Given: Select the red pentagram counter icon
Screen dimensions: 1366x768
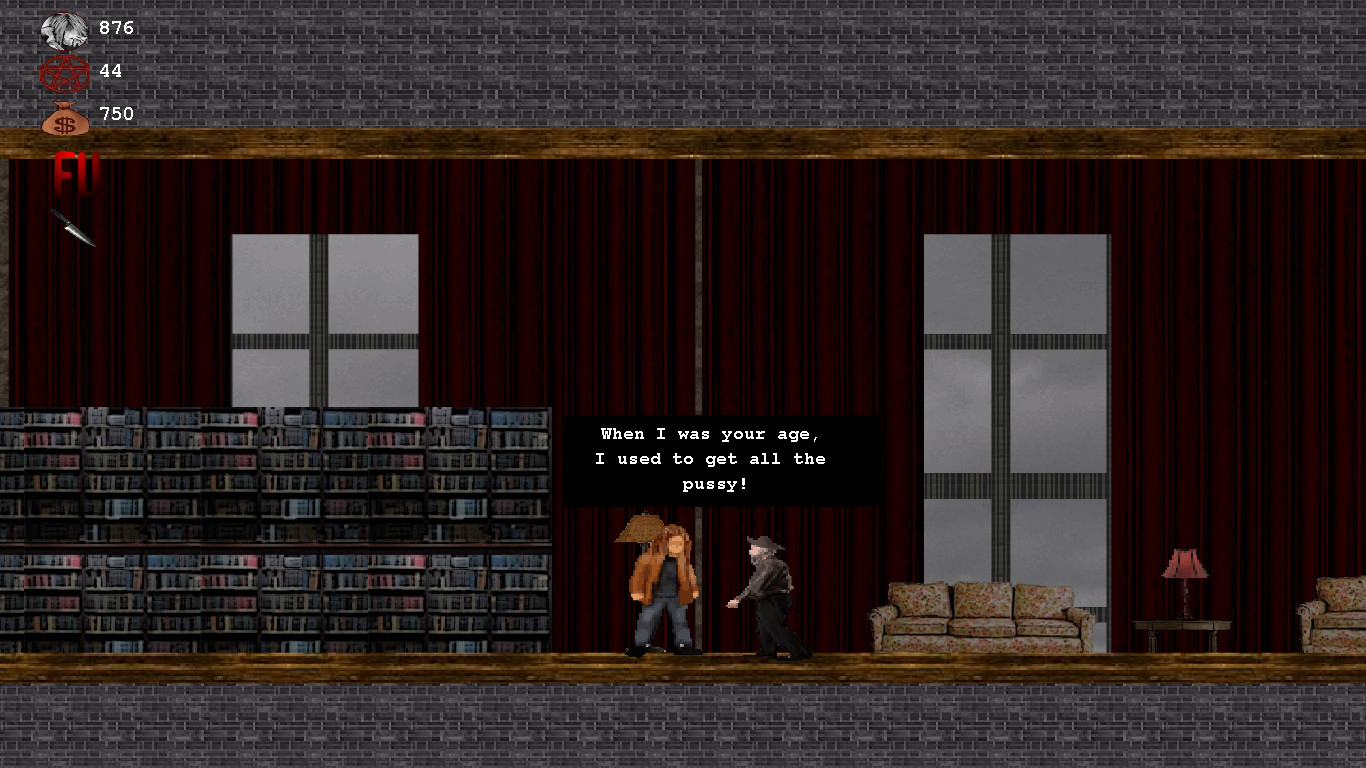Looking at the screenshot, I should (x=64, y=71).
